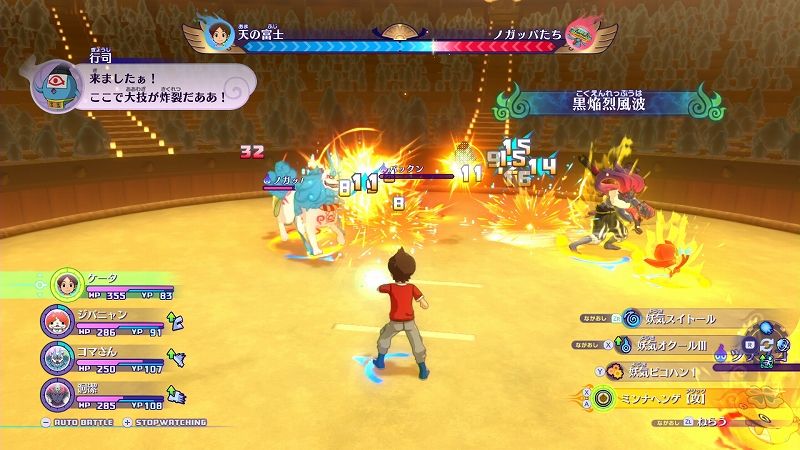
Task: Click the ノガッパたち enemy team emblem
Action: click(x=580, y=37)
